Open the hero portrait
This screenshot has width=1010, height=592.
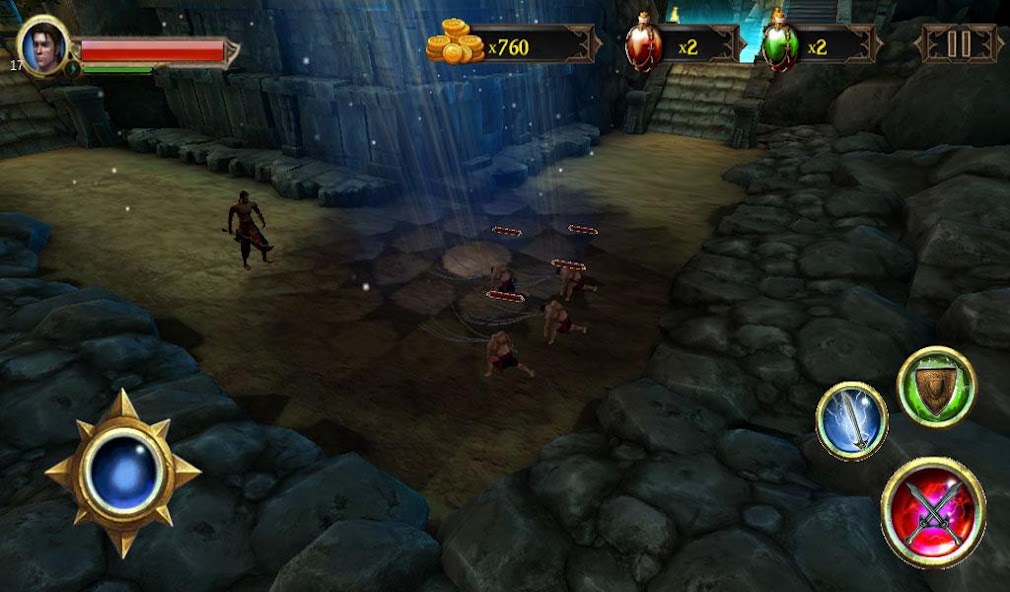(x=43, y=46)
